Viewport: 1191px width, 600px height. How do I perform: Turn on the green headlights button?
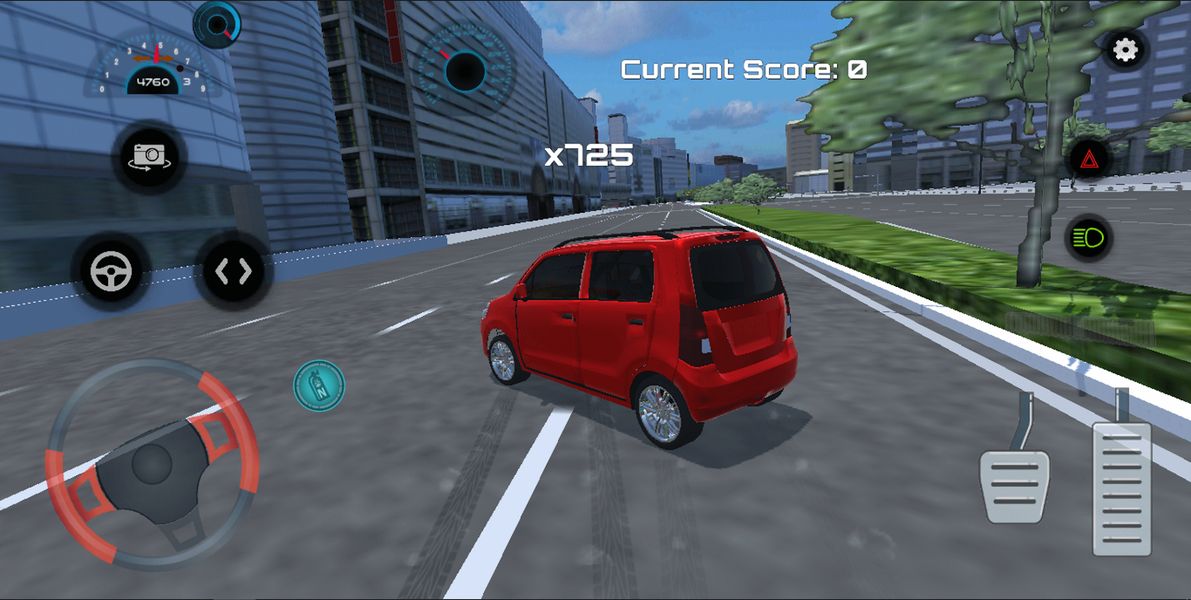[x=1088, y=238]
